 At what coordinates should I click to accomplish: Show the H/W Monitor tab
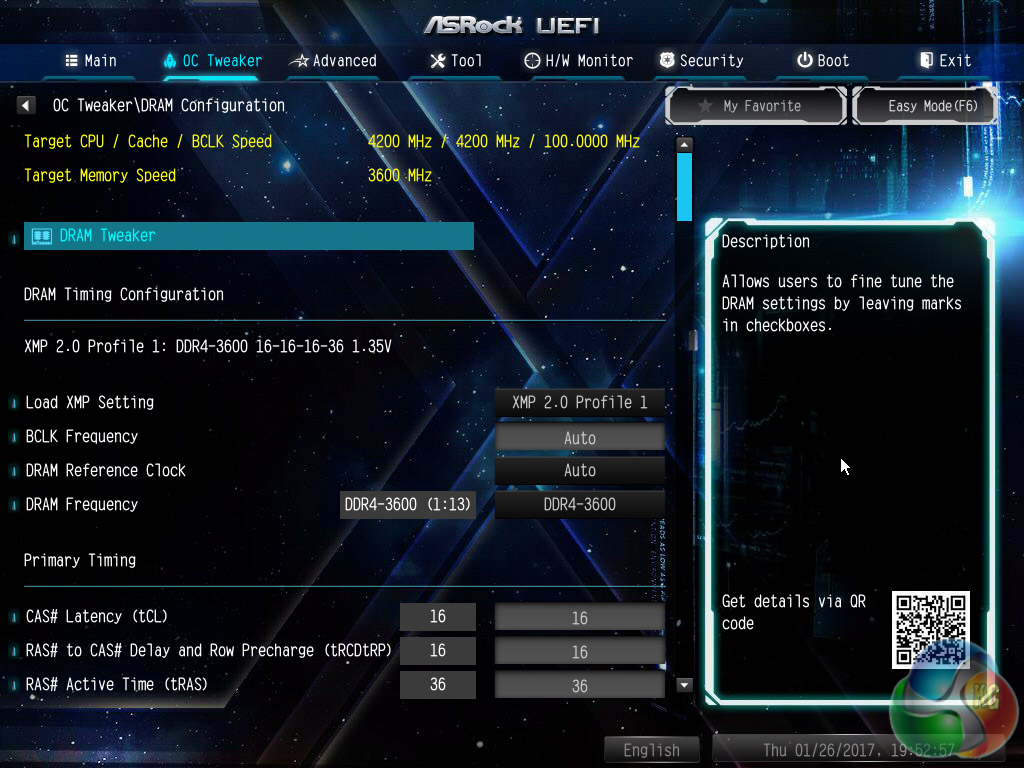coord(579,61)
